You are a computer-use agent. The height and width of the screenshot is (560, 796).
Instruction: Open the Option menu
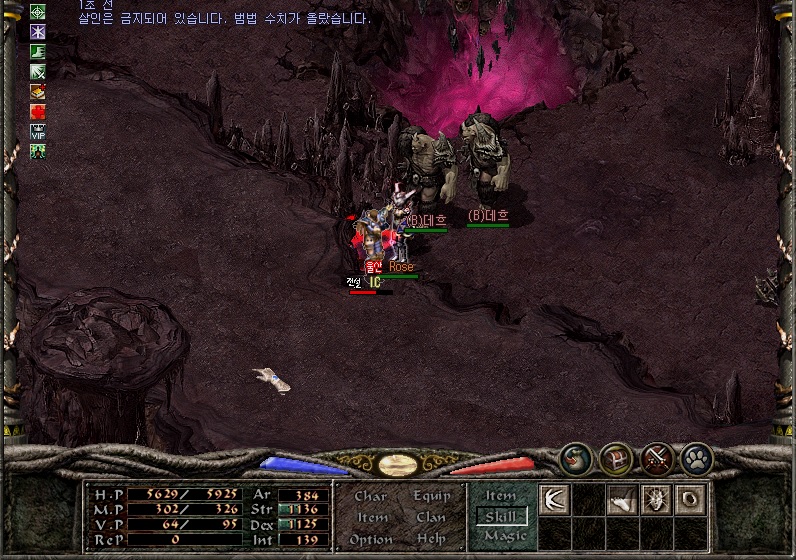point(371,539)
